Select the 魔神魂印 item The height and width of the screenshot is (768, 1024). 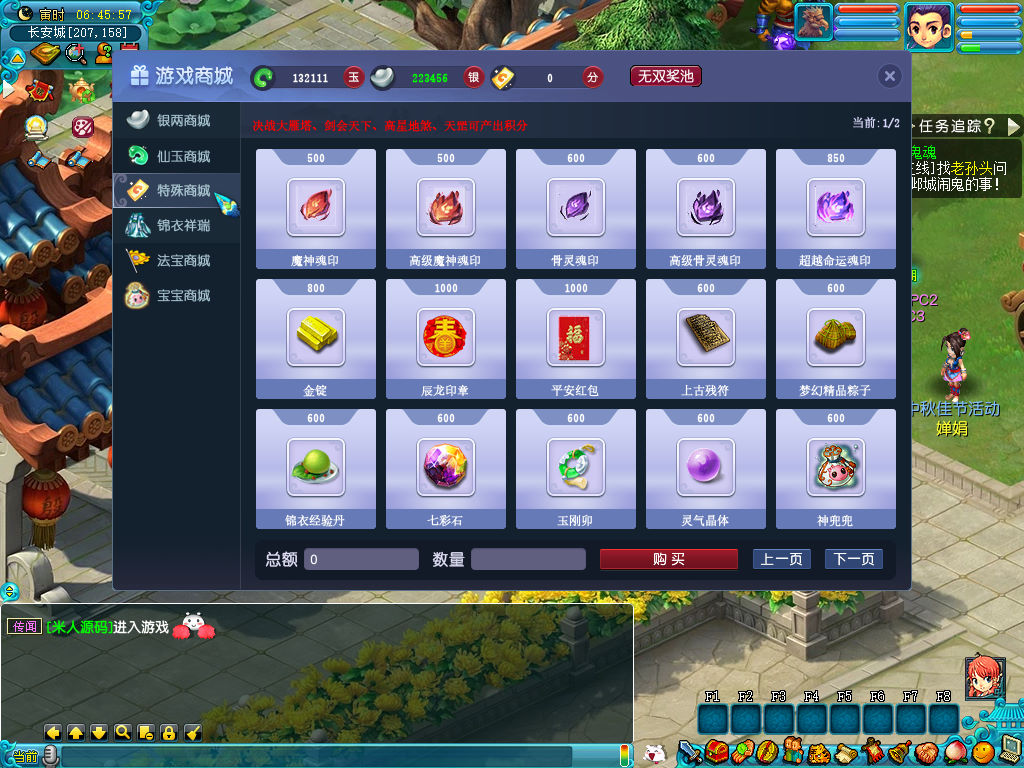(x=316, y=208)
